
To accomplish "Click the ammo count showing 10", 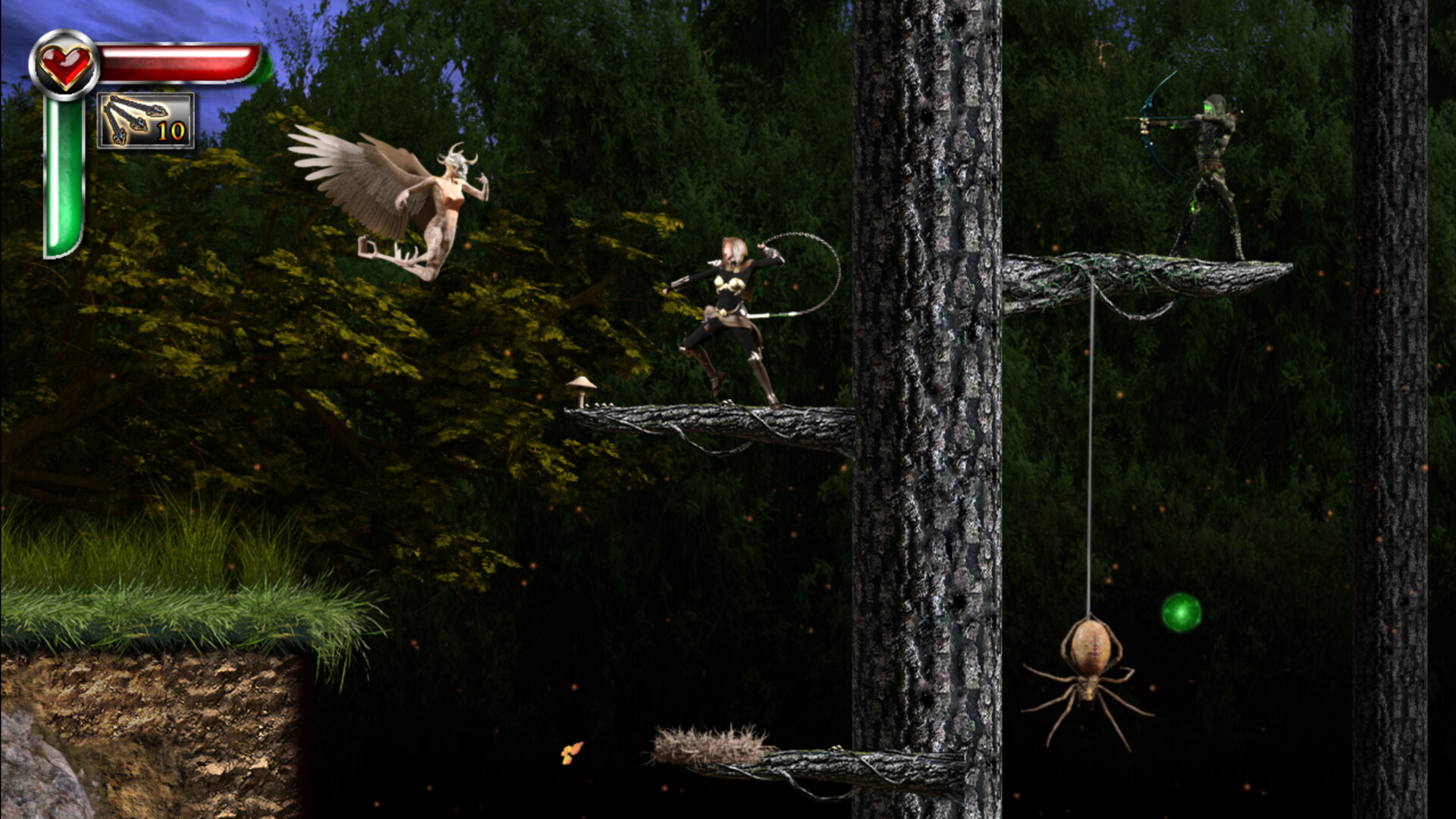I will 173,130.
